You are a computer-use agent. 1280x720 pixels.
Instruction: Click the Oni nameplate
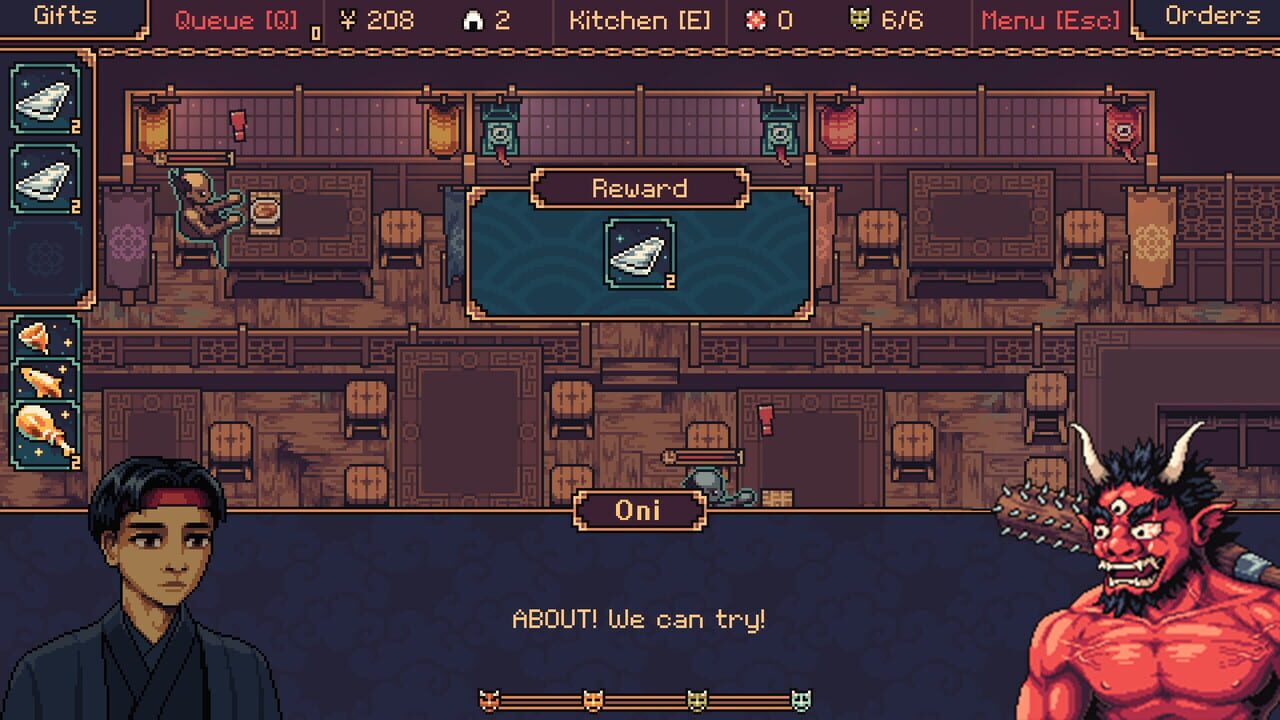640,510
